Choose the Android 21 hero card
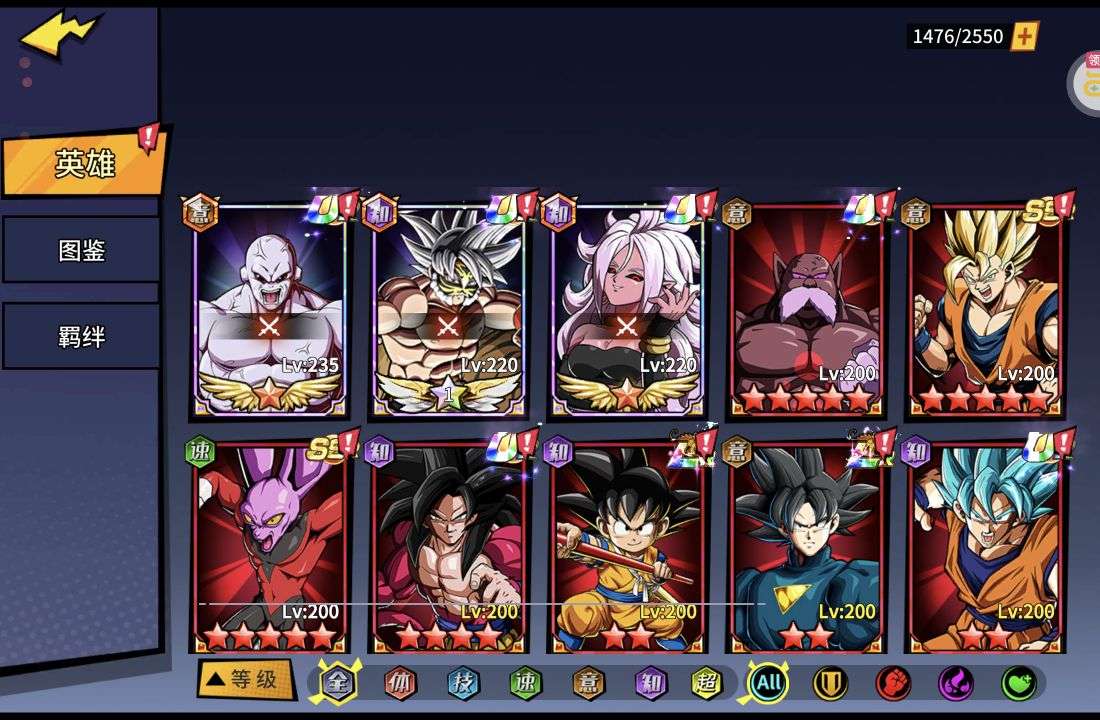Screen dimensions: 1100x720 627,310
